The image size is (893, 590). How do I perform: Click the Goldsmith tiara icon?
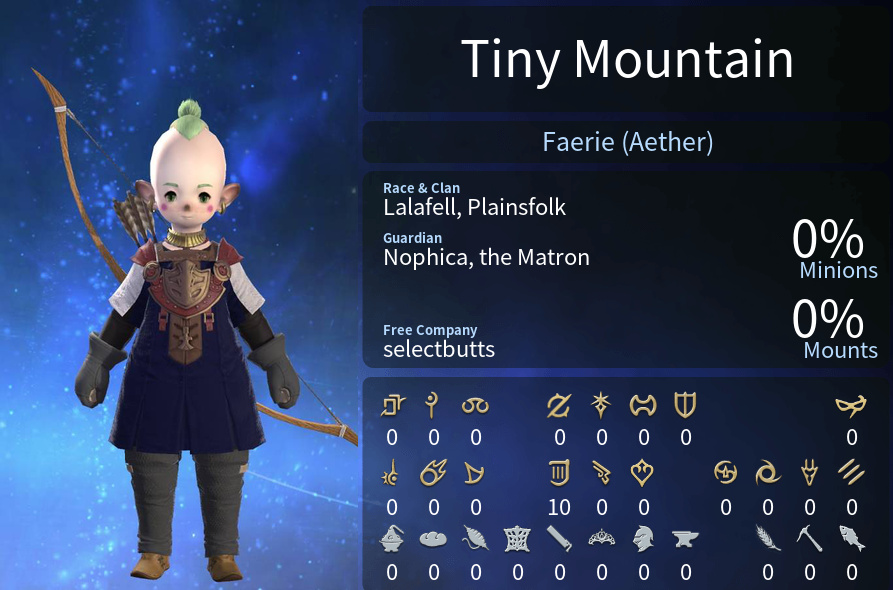coord(601,538)
